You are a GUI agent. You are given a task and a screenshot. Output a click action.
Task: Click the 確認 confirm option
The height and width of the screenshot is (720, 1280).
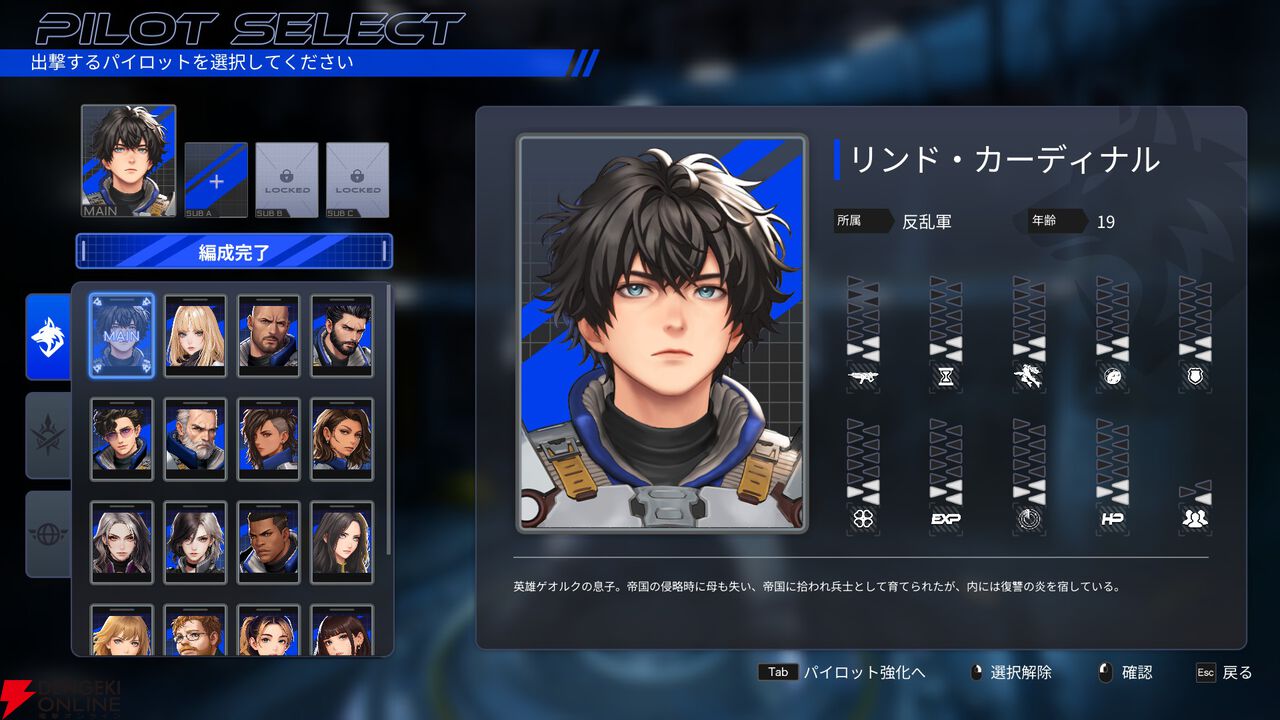[x=1136, y=672]
